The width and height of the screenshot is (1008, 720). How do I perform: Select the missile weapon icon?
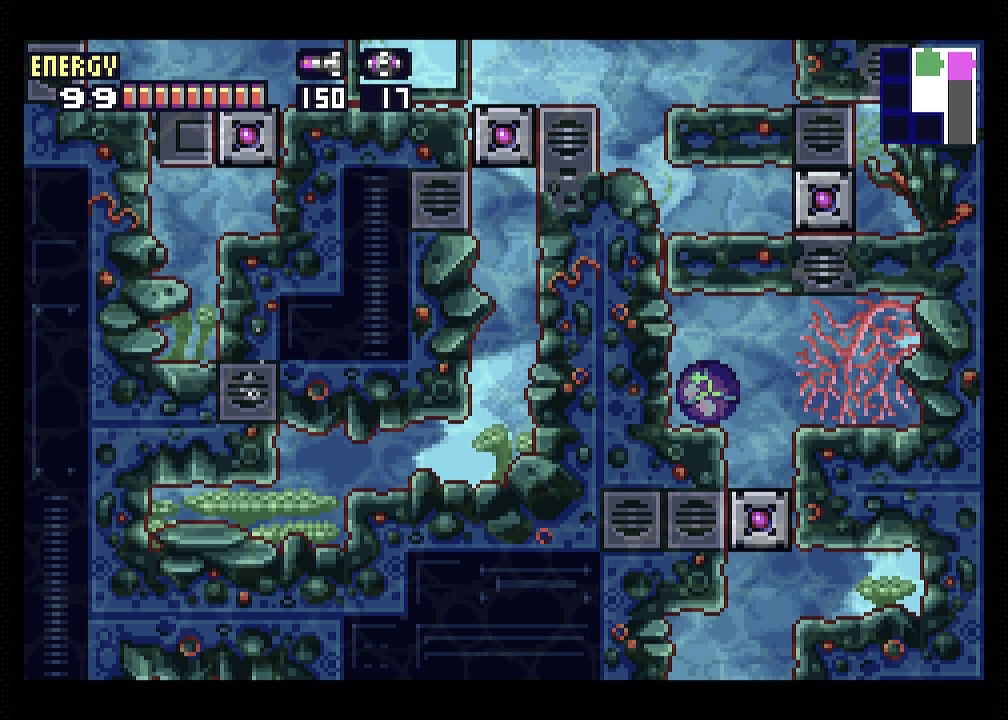click(x=322, y=64)
